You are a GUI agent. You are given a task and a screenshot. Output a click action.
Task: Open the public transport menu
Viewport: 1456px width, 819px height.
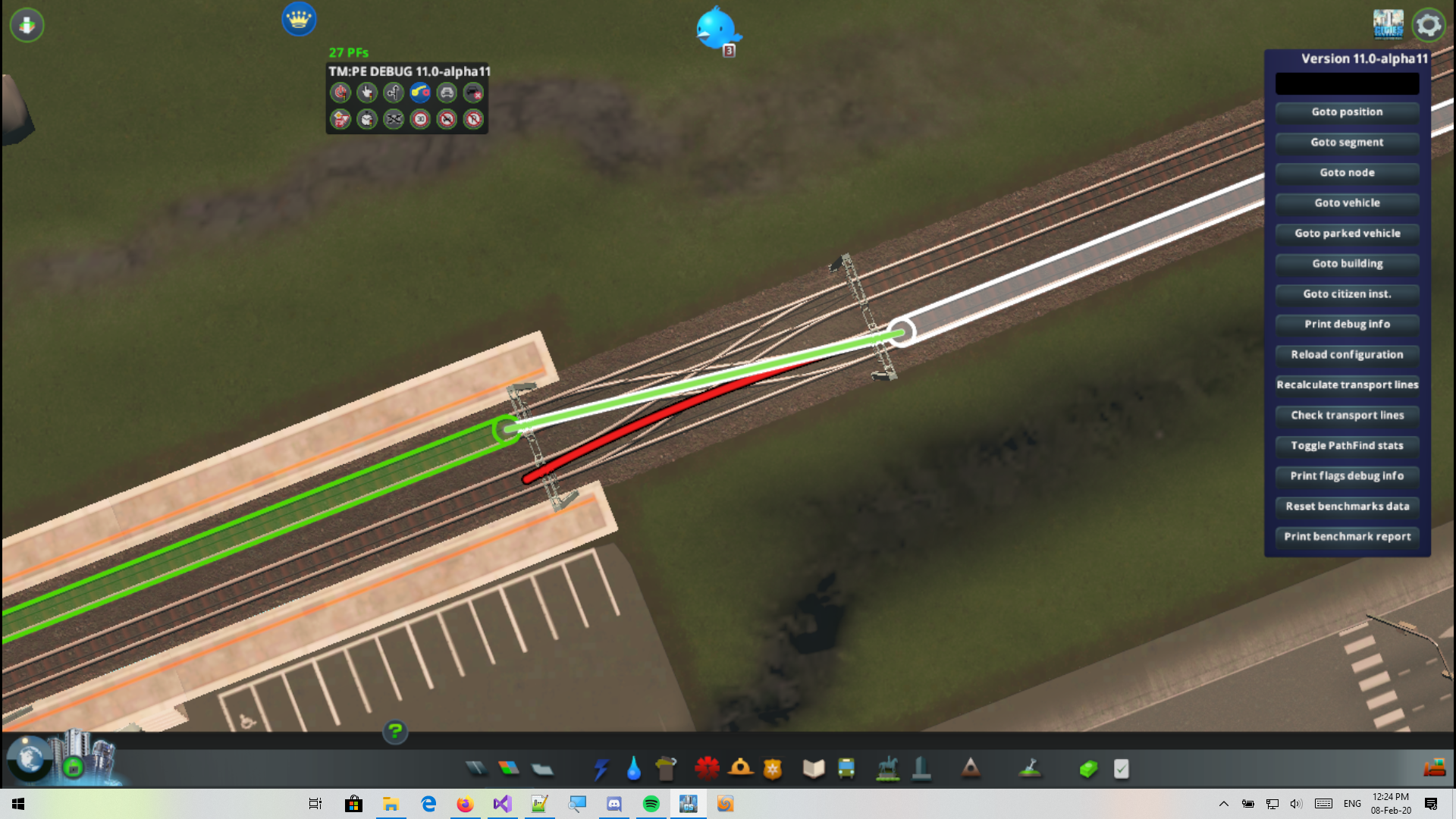847,768
